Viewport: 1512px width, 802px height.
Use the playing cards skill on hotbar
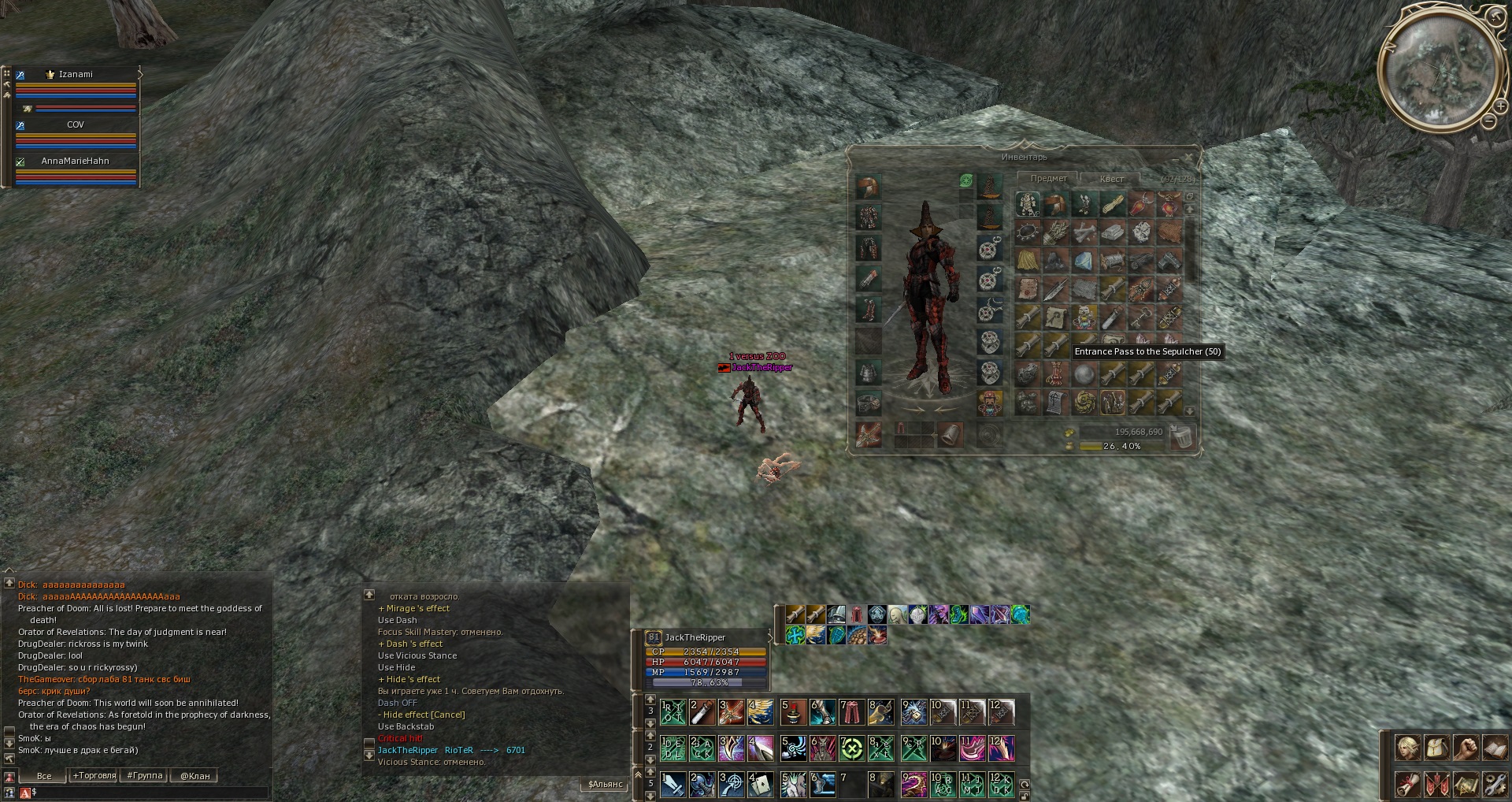point(760,785)
